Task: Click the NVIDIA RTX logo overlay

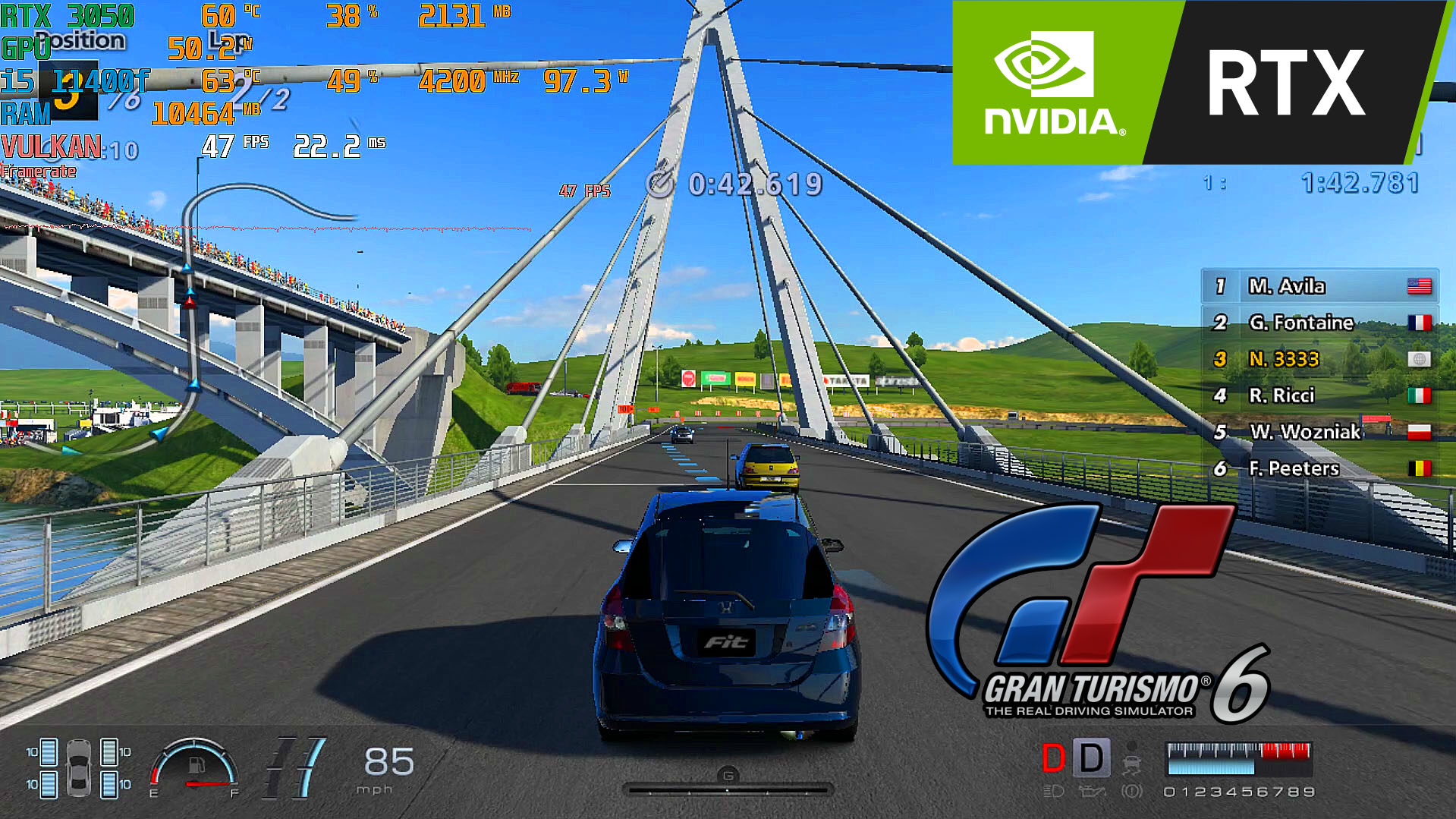Action: click(x=1199, y=82)
